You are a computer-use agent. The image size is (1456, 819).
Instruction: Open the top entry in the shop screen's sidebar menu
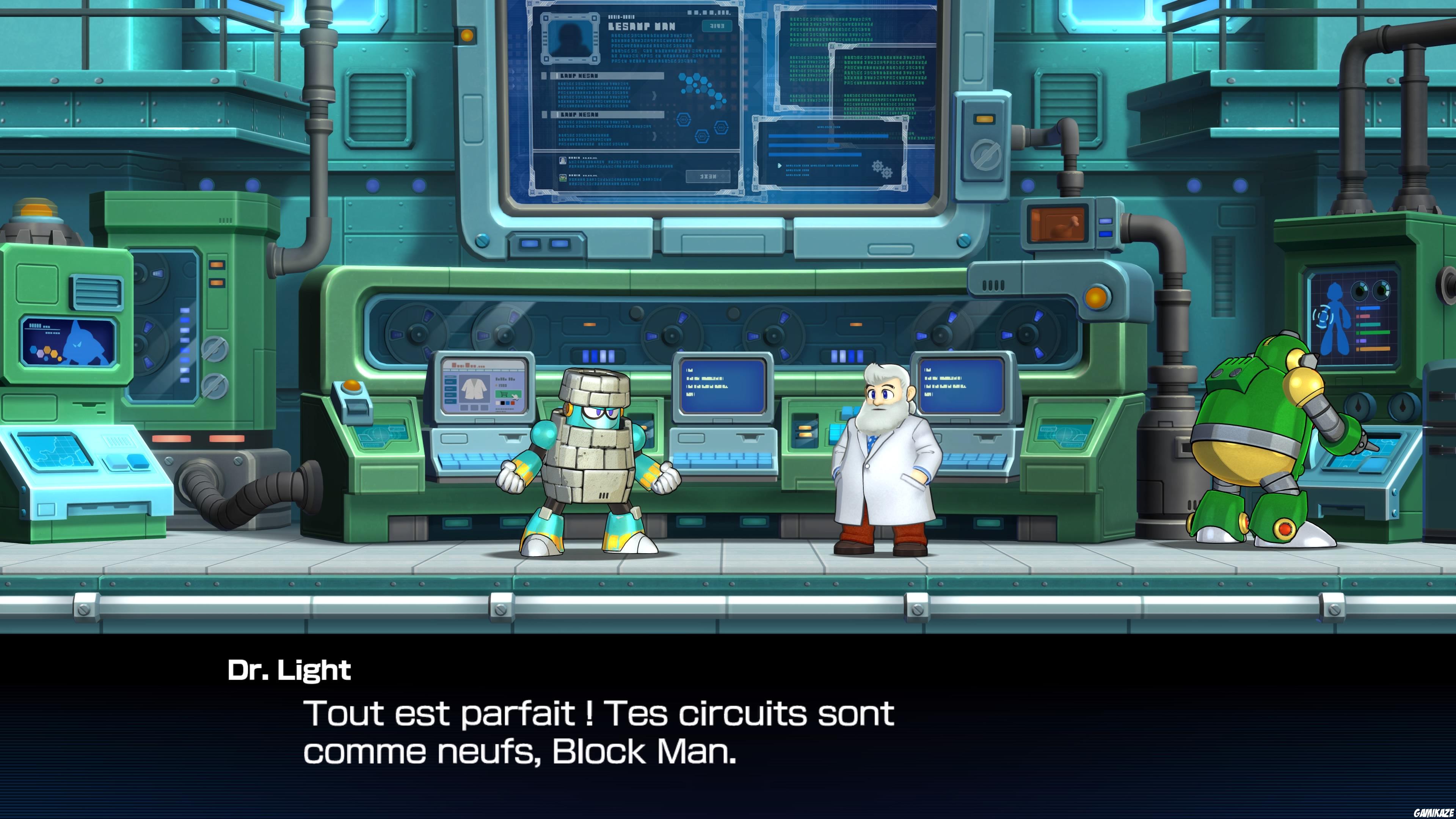coord(451,377)
